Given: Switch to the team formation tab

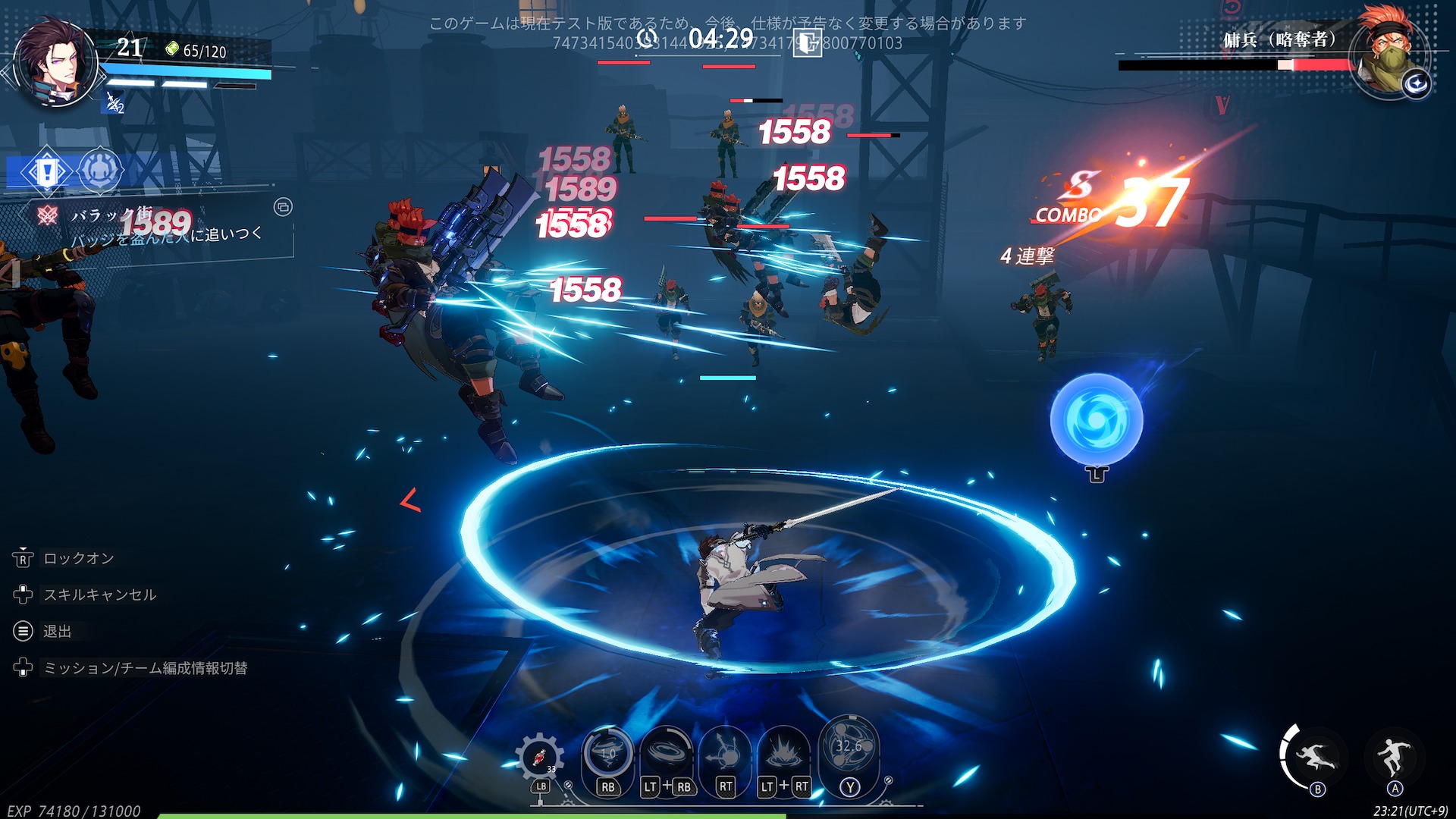Looking at the screenshot, I should 99,171.
